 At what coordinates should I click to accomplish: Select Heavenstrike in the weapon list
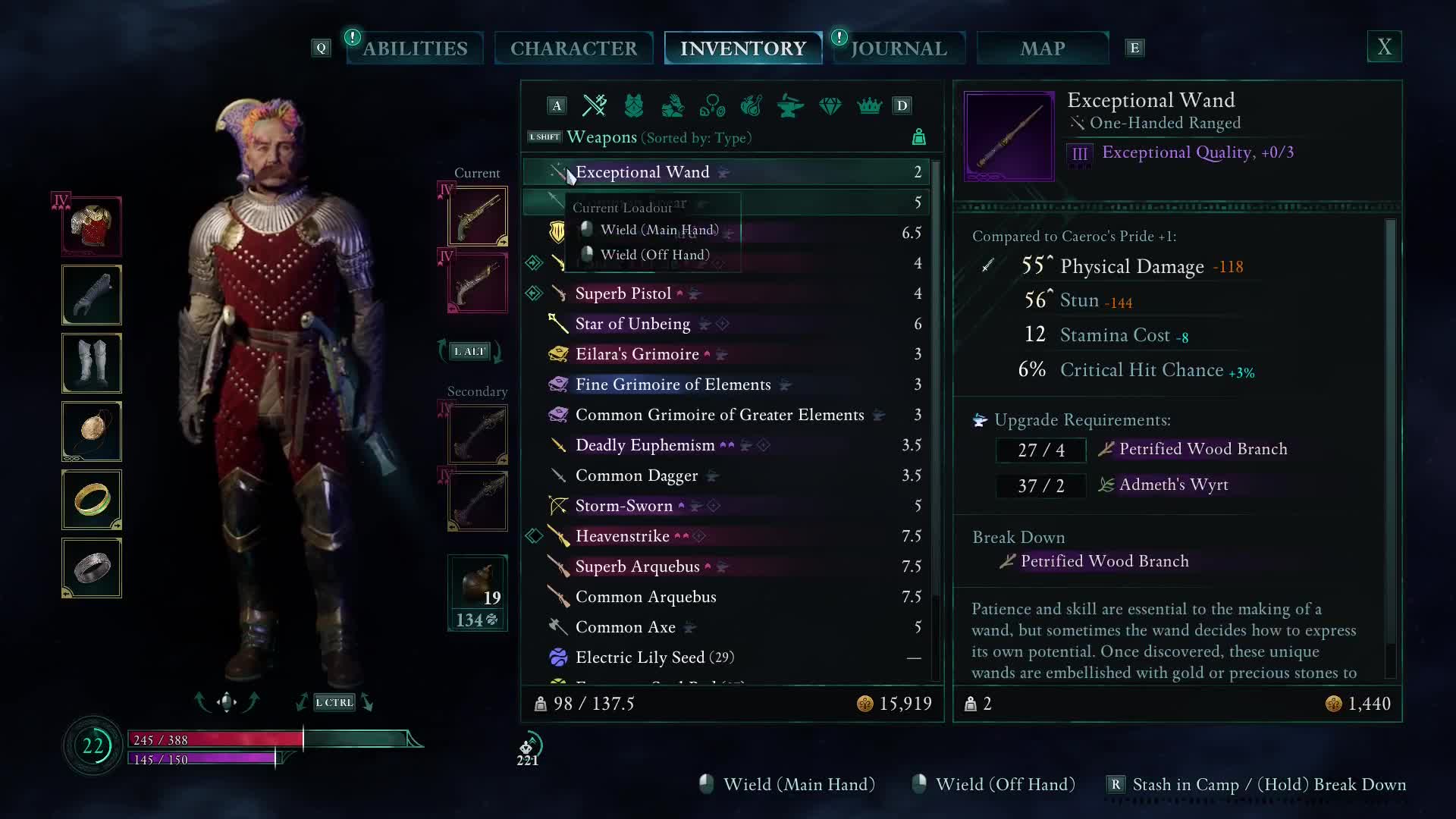(x=622, y=536)
